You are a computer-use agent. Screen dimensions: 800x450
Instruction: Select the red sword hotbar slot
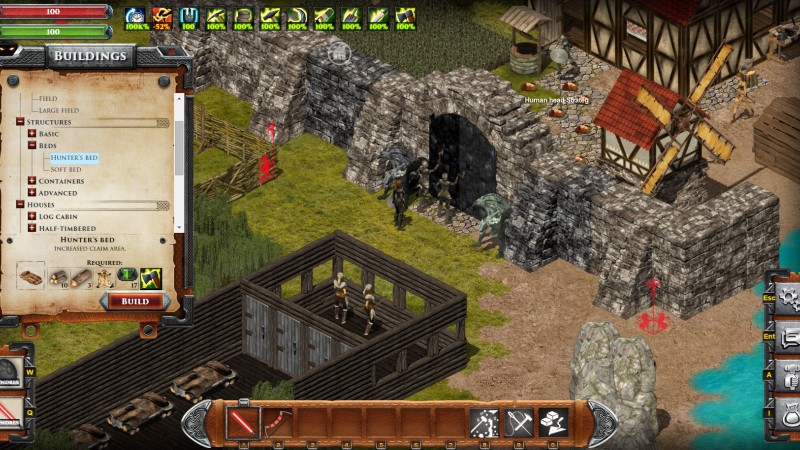pos(243,423)
